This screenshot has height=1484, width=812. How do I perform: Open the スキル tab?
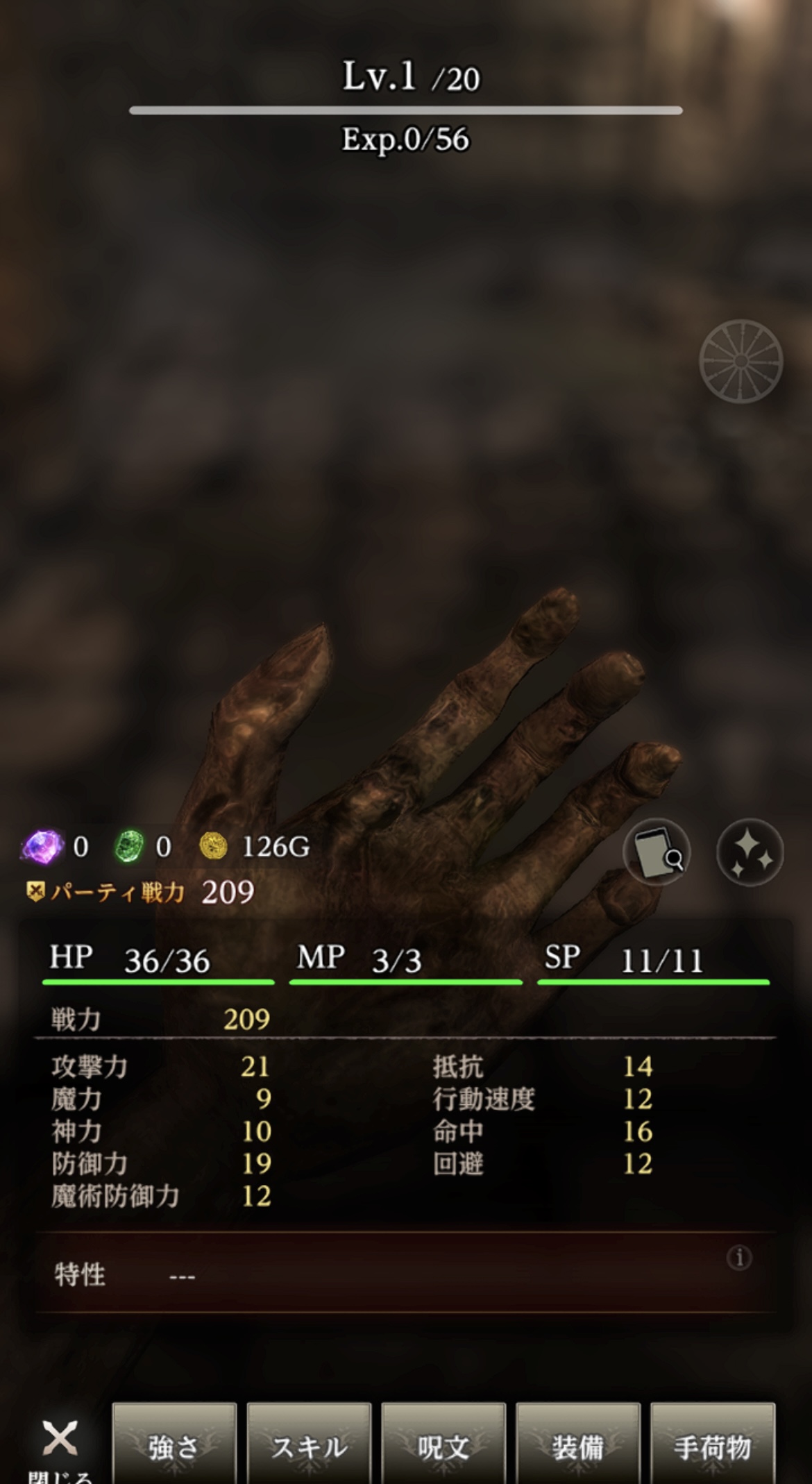309,1447
